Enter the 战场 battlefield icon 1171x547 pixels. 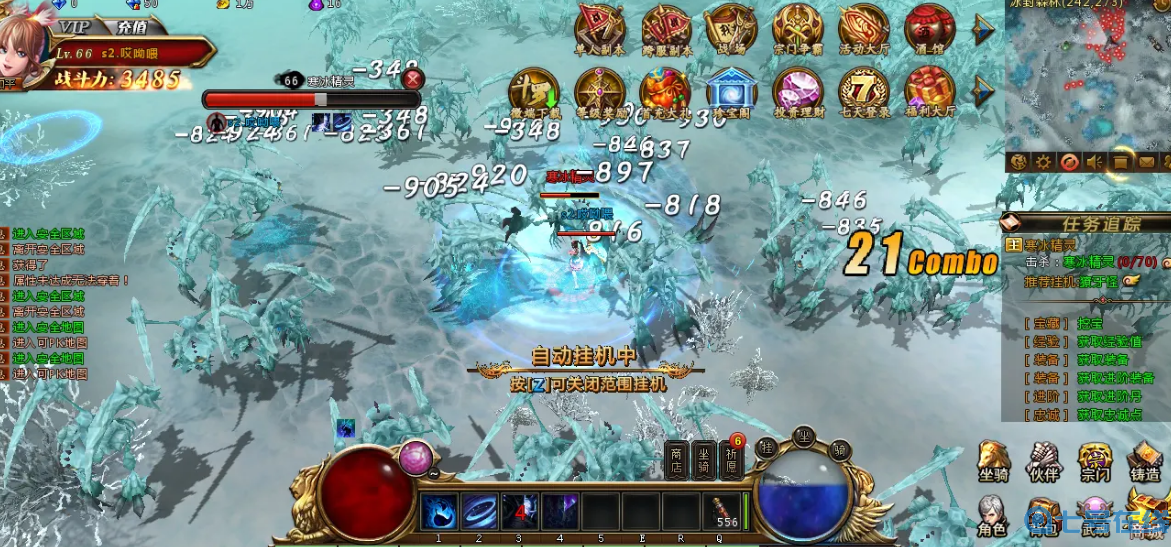(731, 30)
